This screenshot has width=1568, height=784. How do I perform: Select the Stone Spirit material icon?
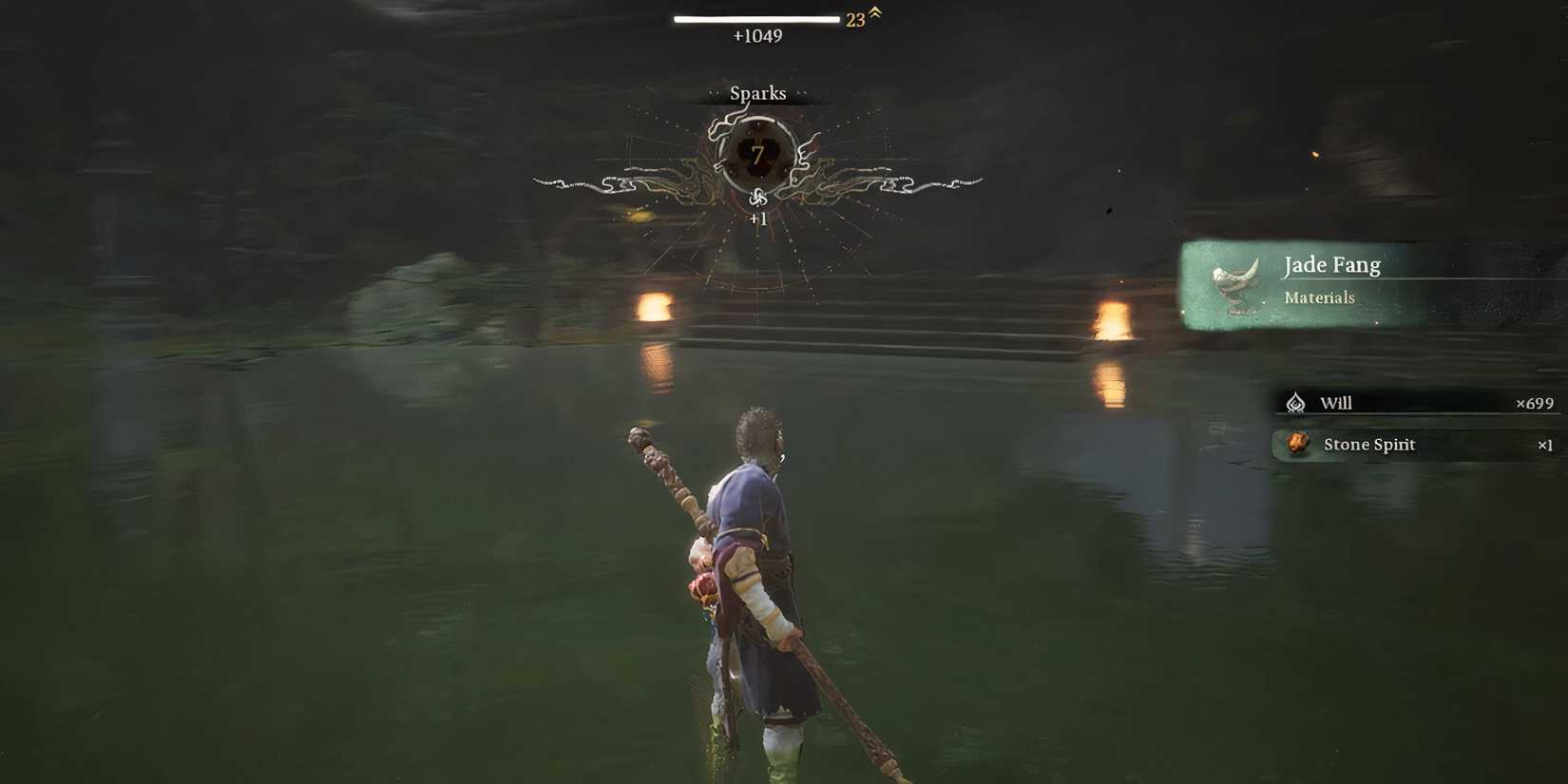(1297, 444)
